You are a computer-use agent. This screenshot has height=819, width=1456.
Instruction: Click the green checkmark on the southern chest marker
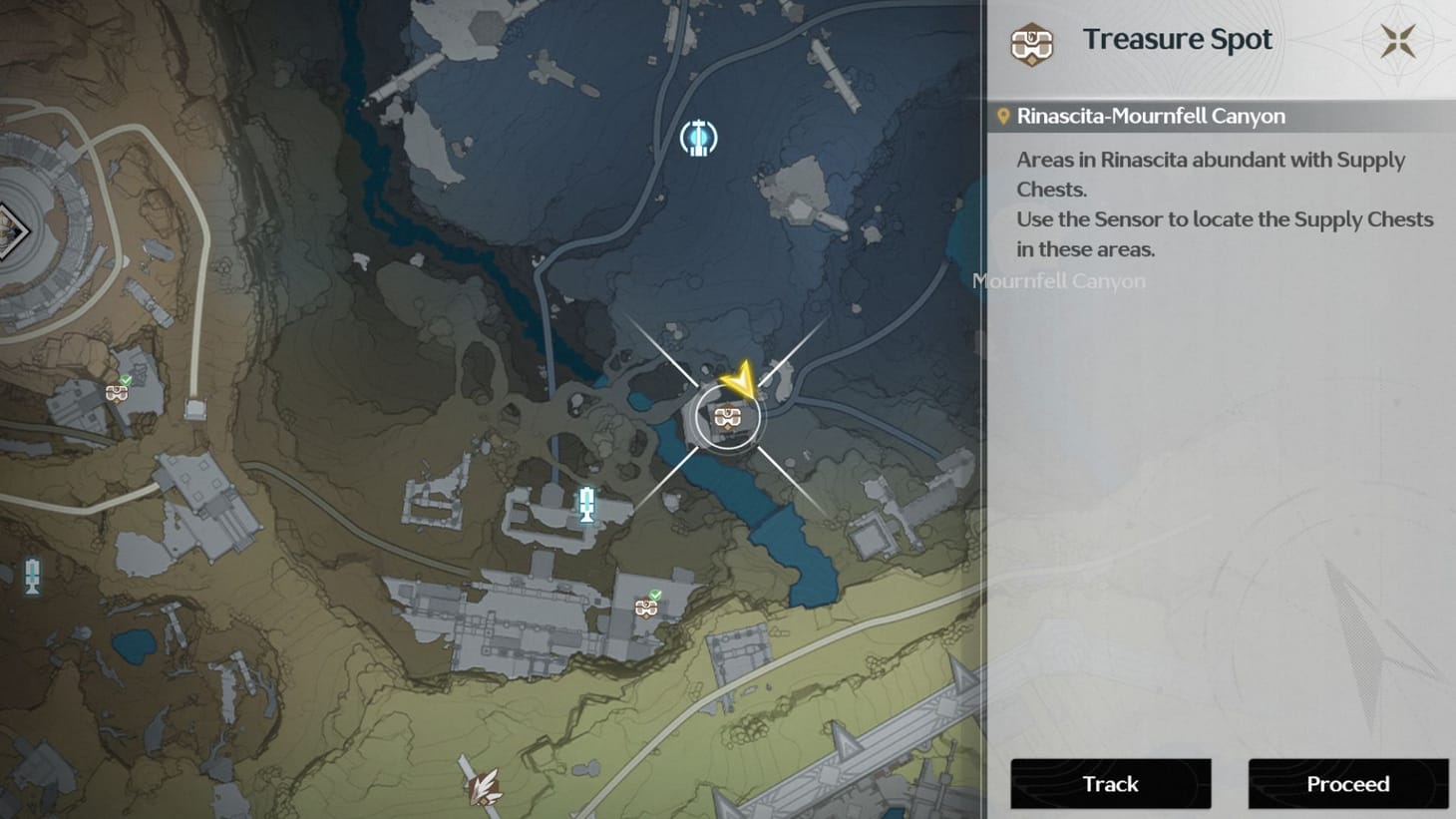tap(655, 593)
